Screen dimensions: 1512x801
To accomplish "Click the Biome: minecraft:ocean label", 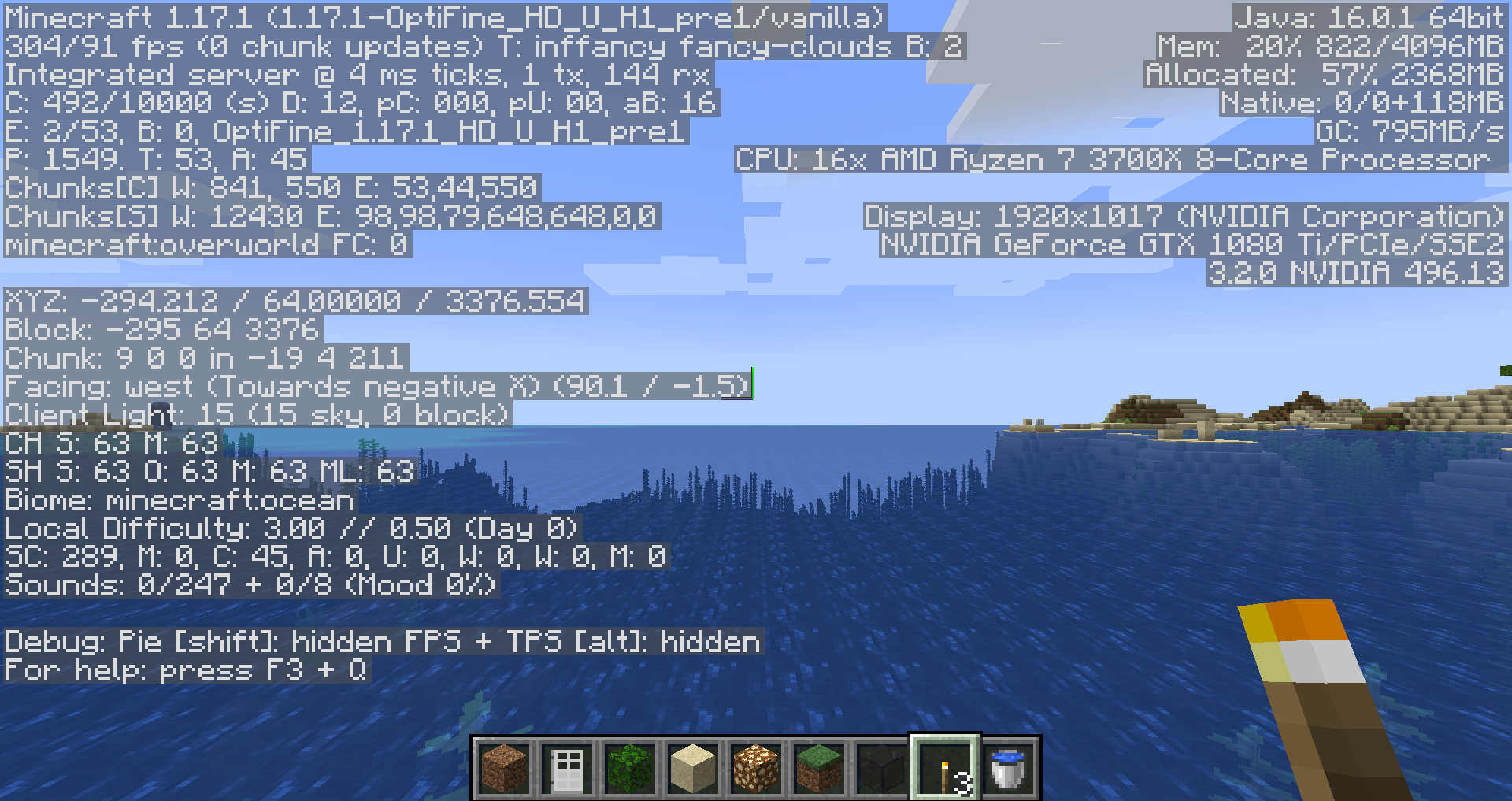I will [177, 500].
